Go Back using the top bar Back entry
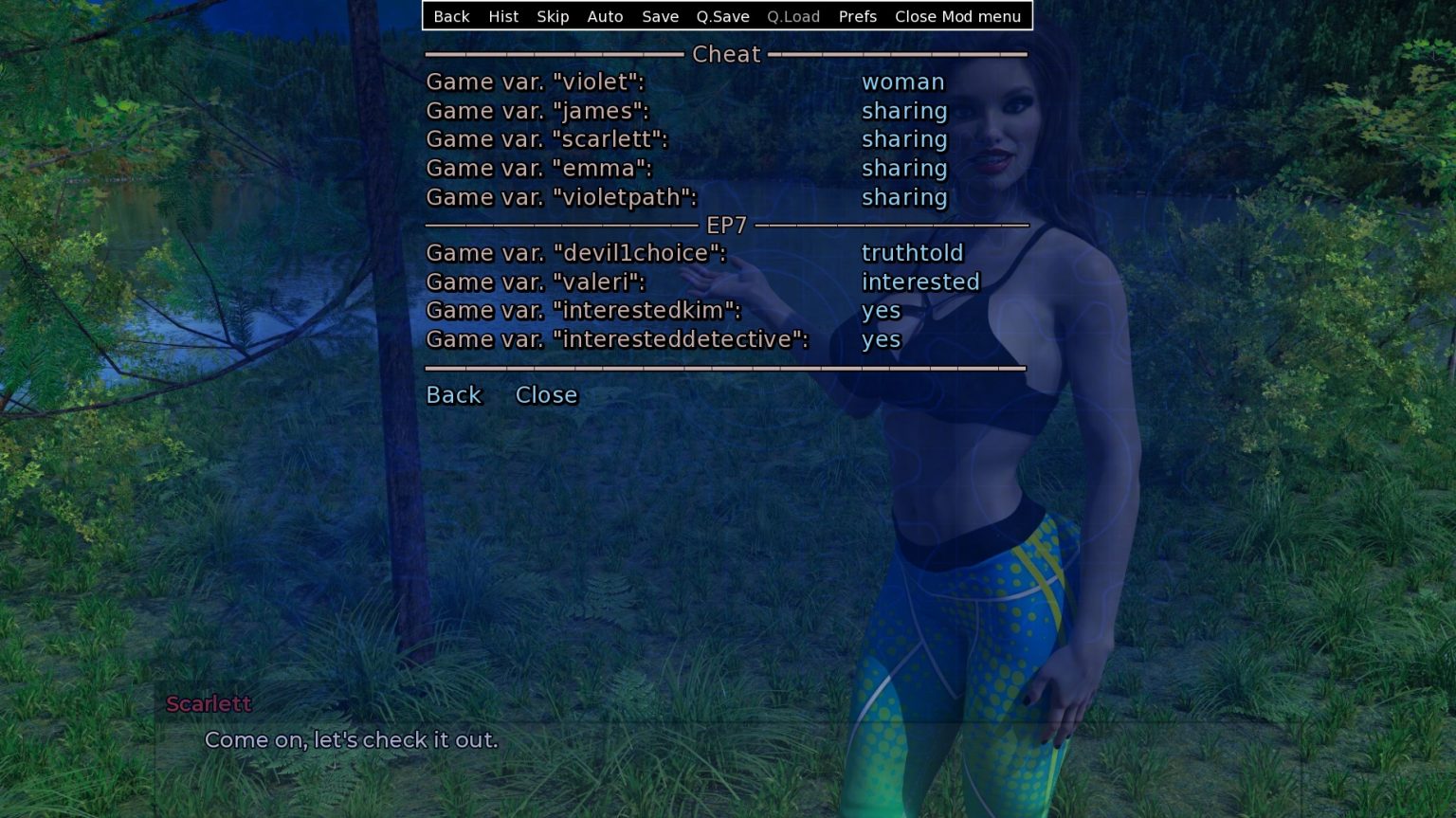This screenshot has height=818, width=1456. (451, 16)
